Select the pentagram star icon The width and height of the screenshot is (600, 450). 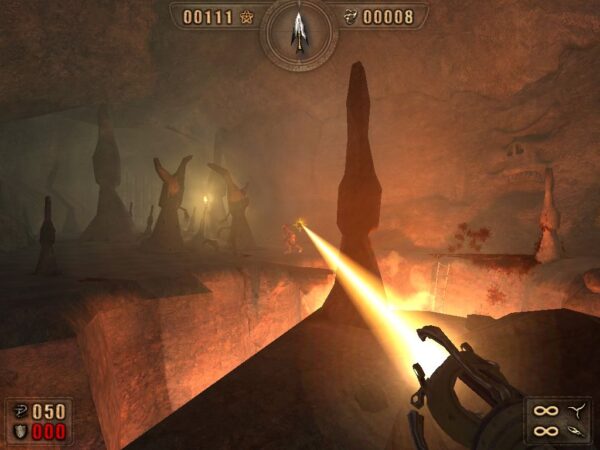click(x=247, y=17)
